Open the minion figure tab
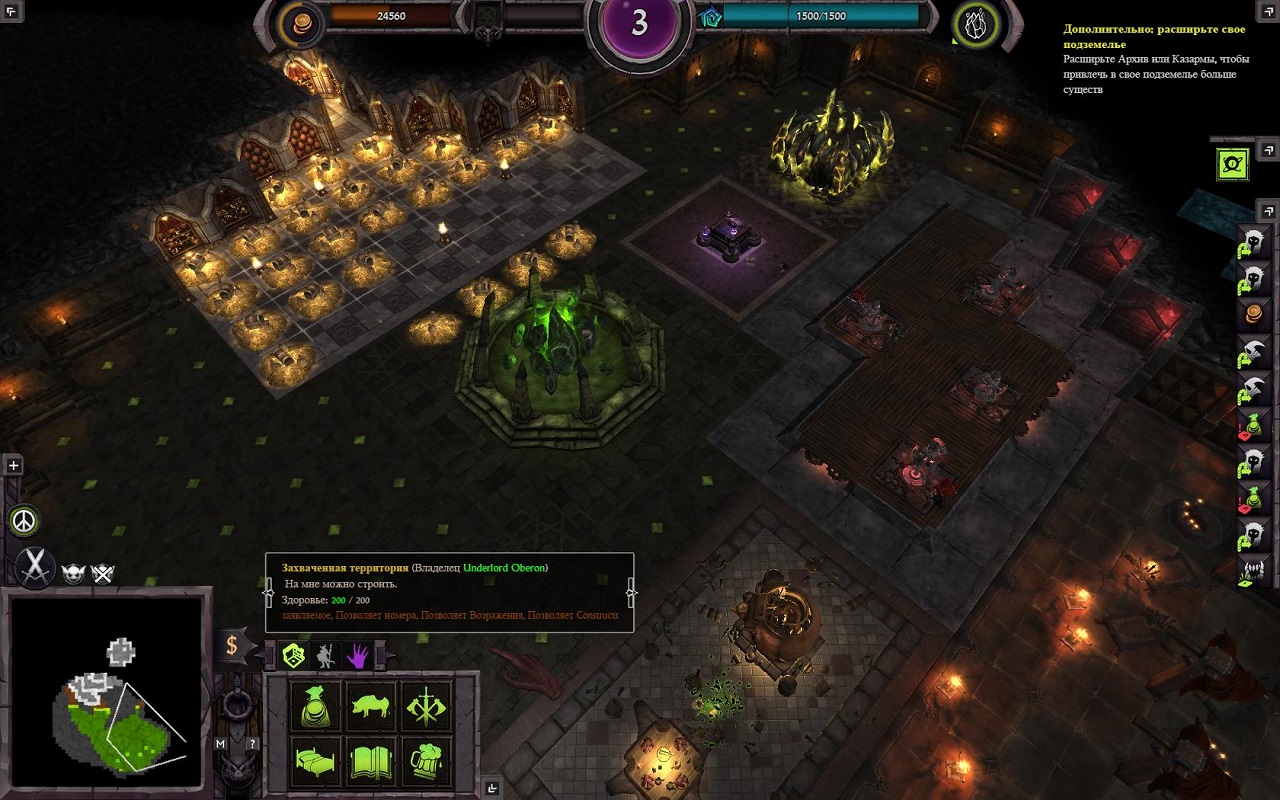This screenshot has width=1280, height=800. pos(325,656)
